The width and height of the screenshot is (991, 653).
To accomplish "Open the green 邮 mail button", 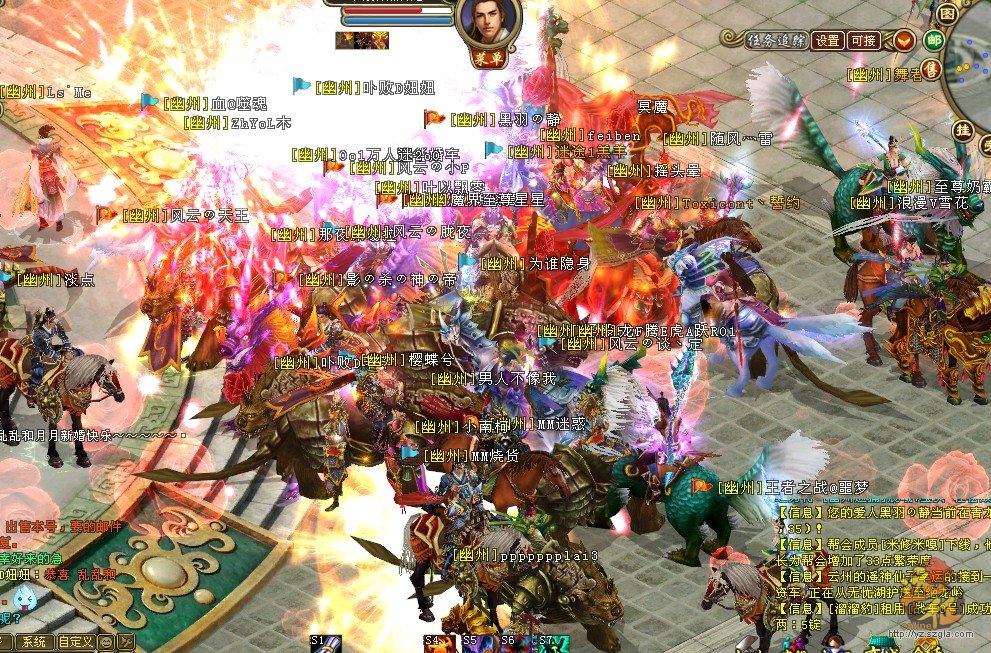I will 935,41.
